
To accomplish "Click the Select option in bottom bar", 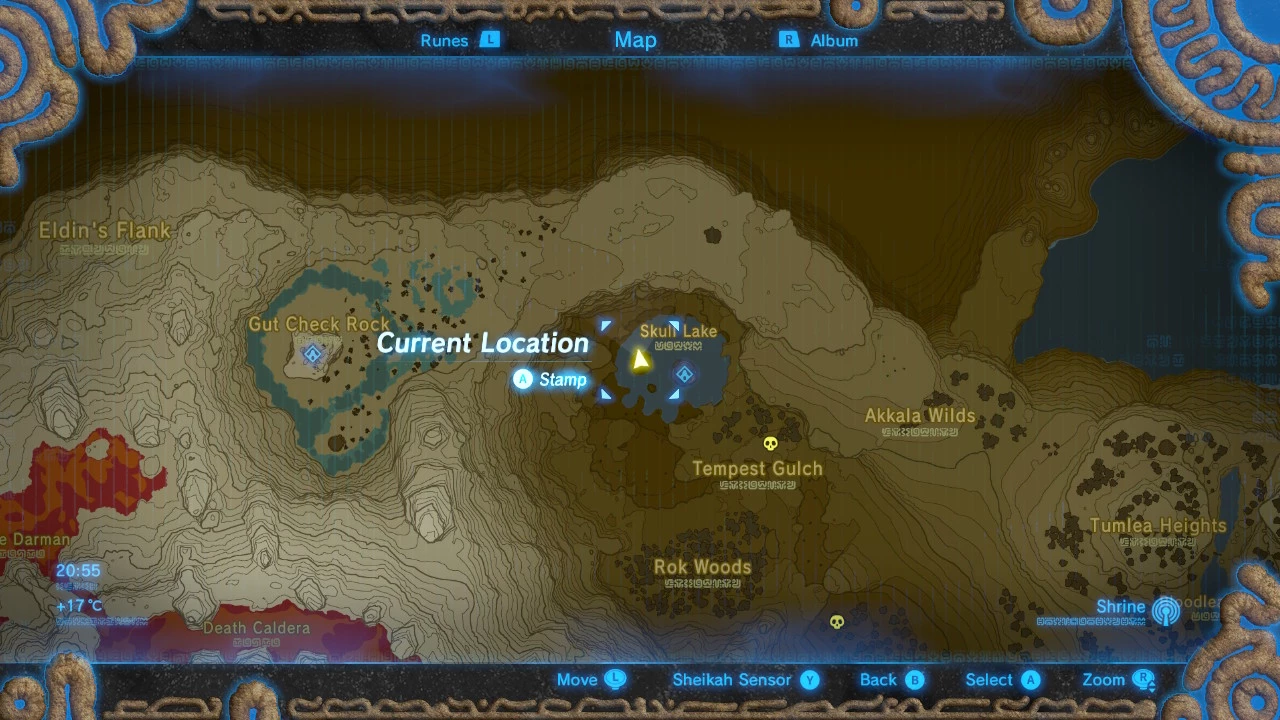I will point(1002,680).
